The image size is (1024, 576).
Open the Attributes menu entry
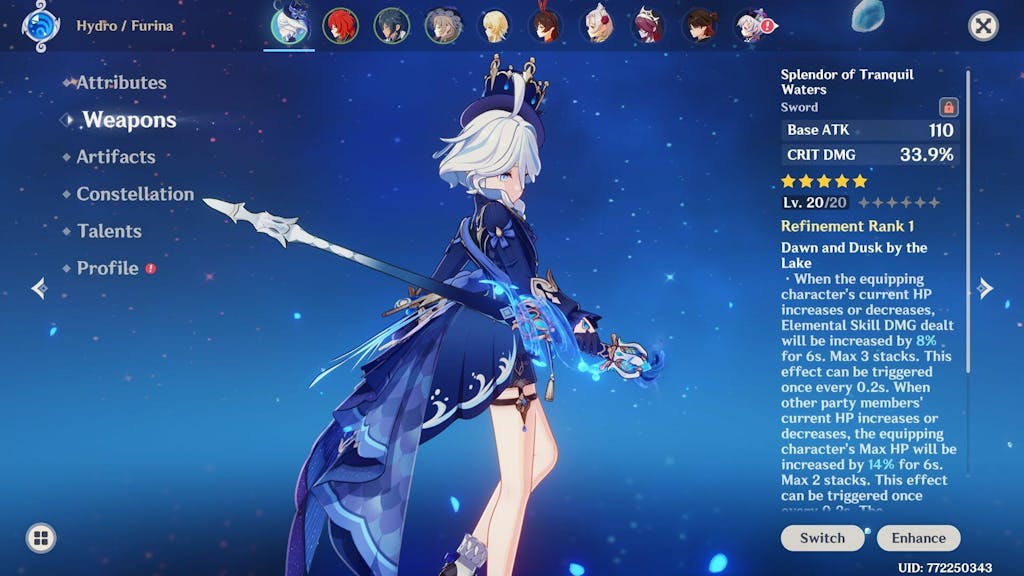tap(121, 83)
